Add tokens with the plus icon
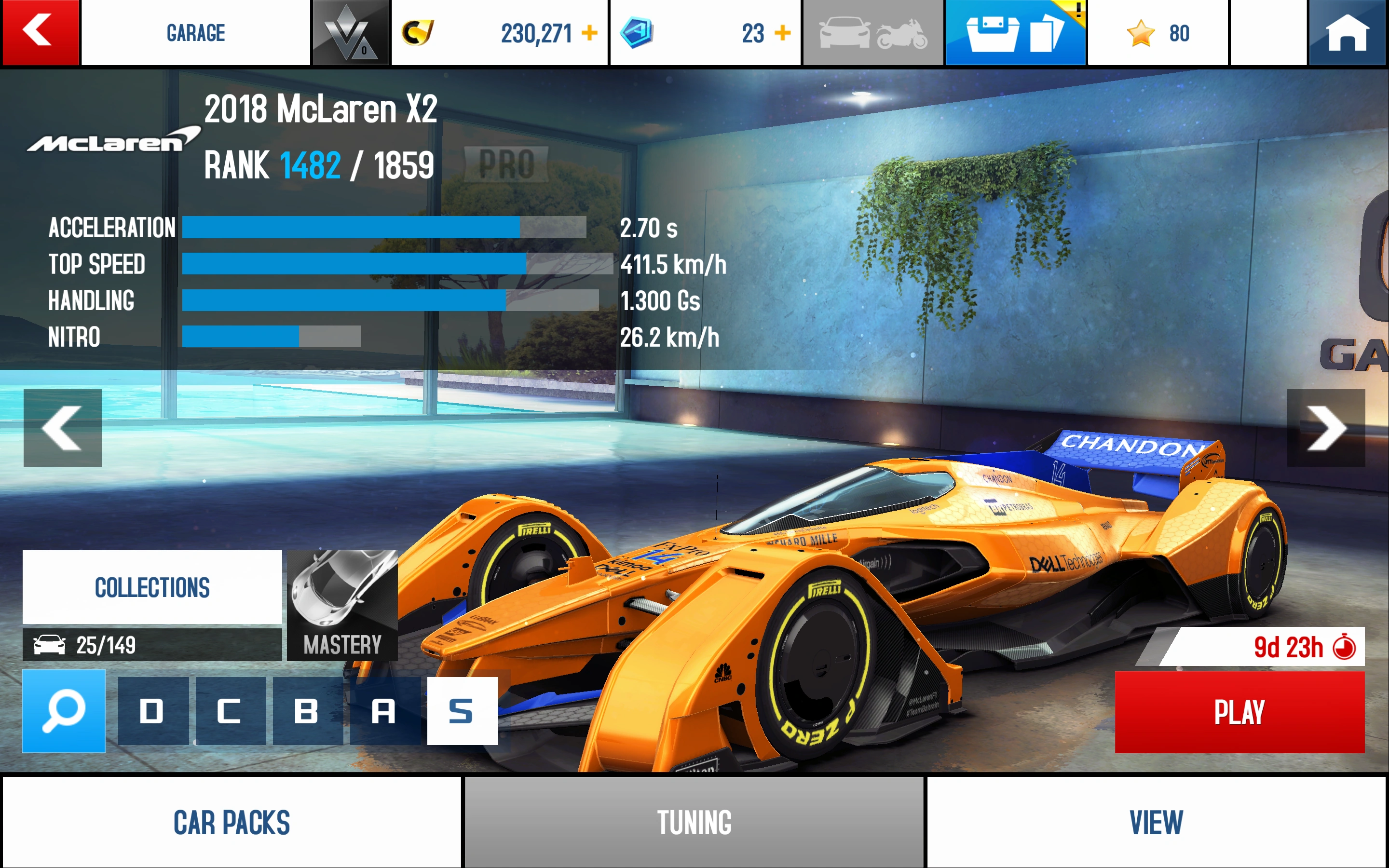The width and height of the screenshot is (1389, 868). click(782, 33)
